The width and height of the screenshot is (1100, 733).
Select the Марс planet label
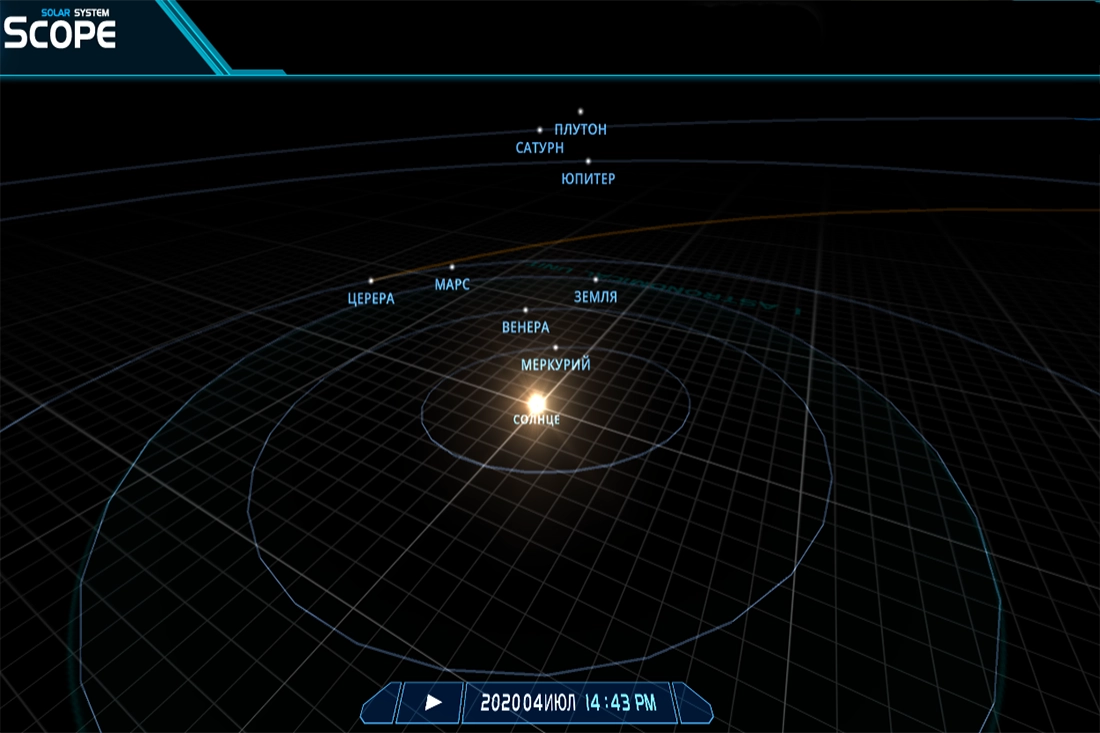coord(452,285)
